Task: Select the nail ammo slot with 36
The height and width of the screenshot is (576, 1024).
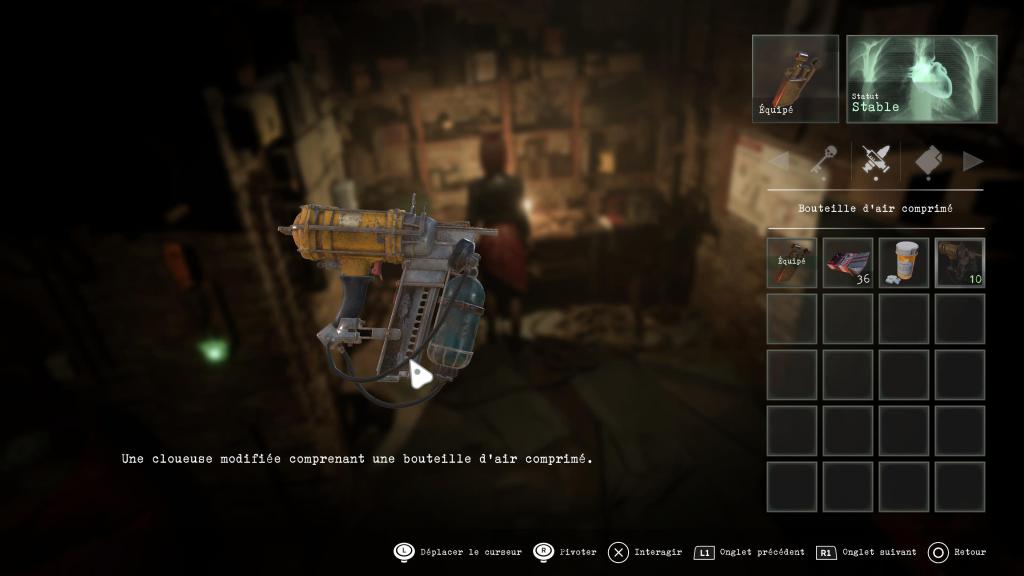Action: 848,263
